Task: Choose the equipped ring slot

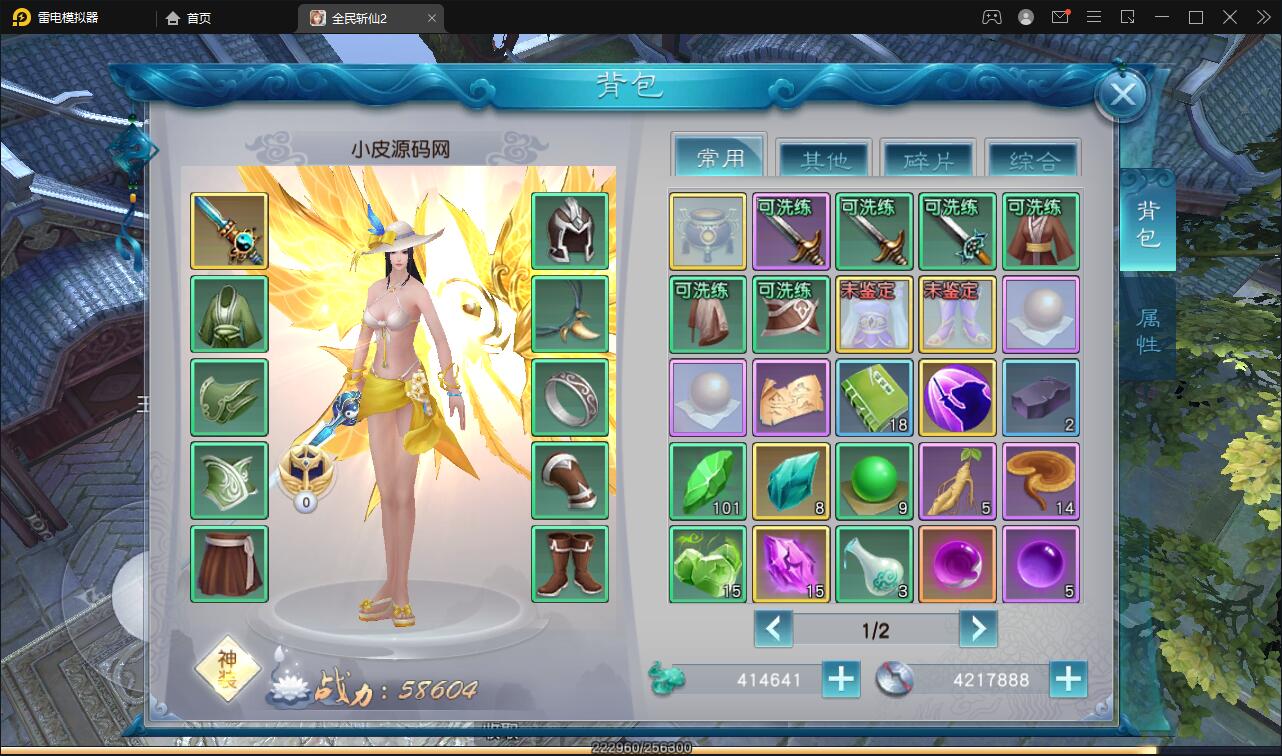Action: pyautogui.click(x=570, y=397)
